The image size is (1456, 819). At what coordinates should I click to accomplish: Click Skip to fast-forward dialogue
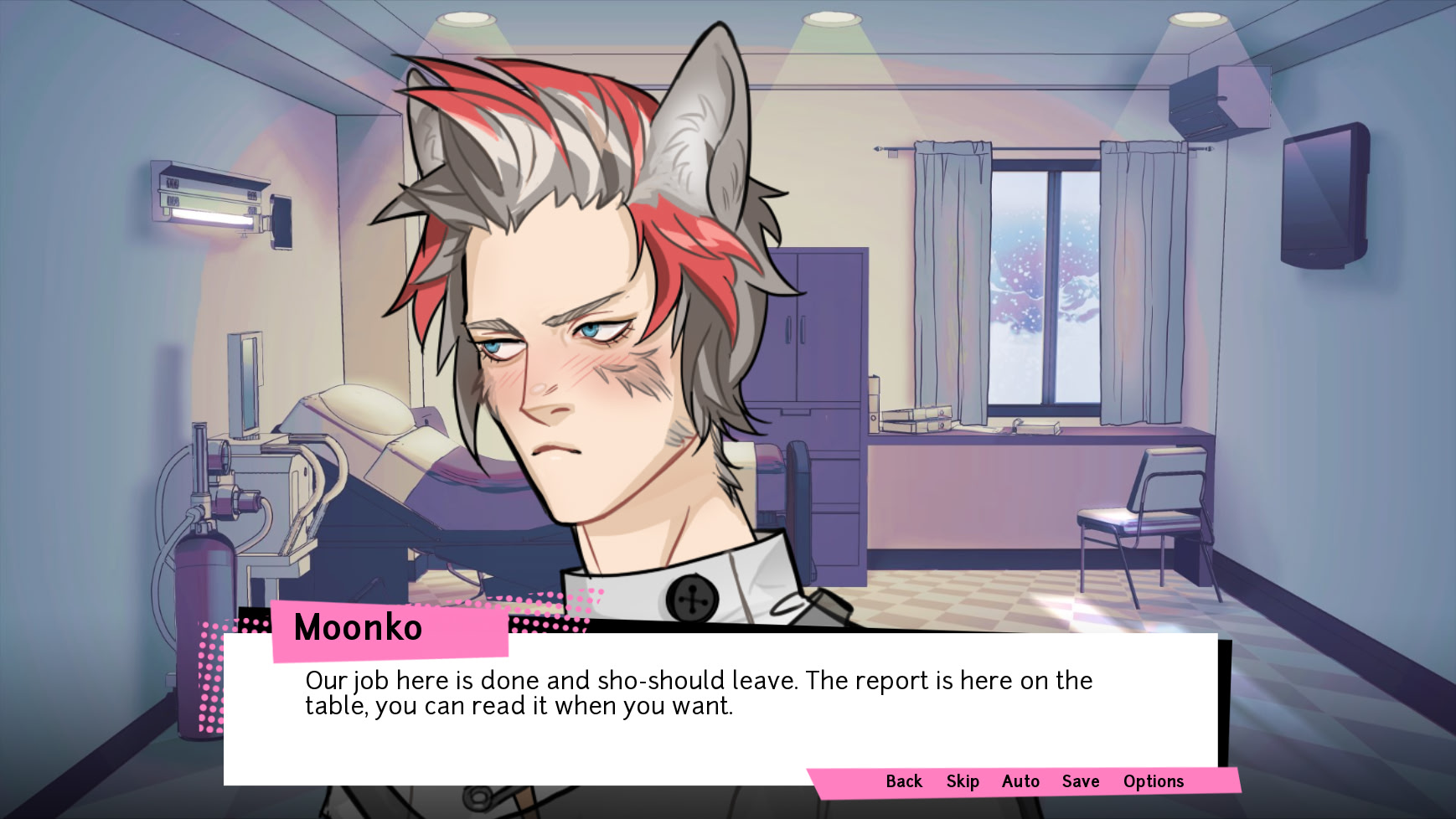(961, 780)
